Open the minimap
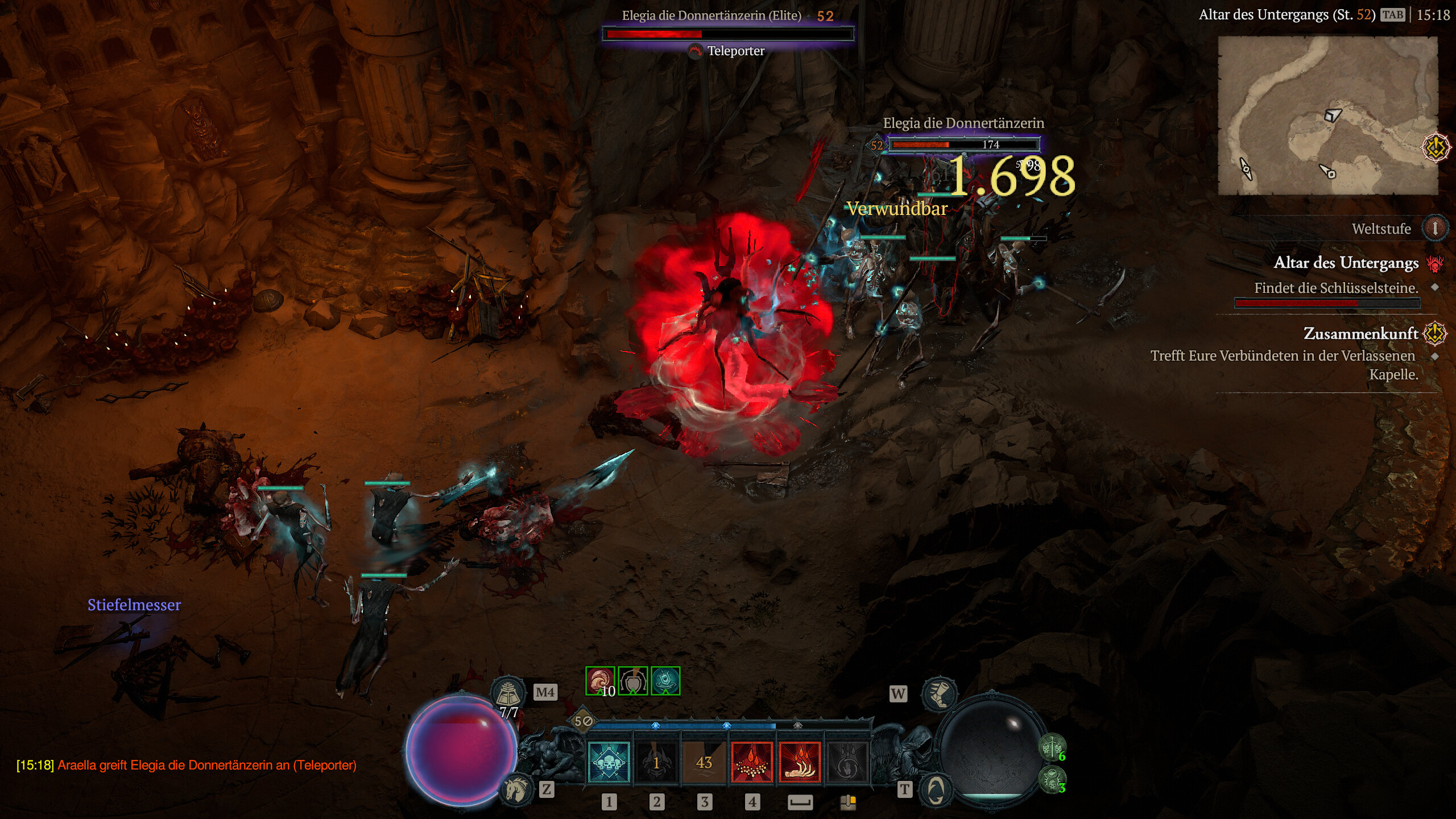Viewport: 1456px width, 819px height. pos(1327,116)
